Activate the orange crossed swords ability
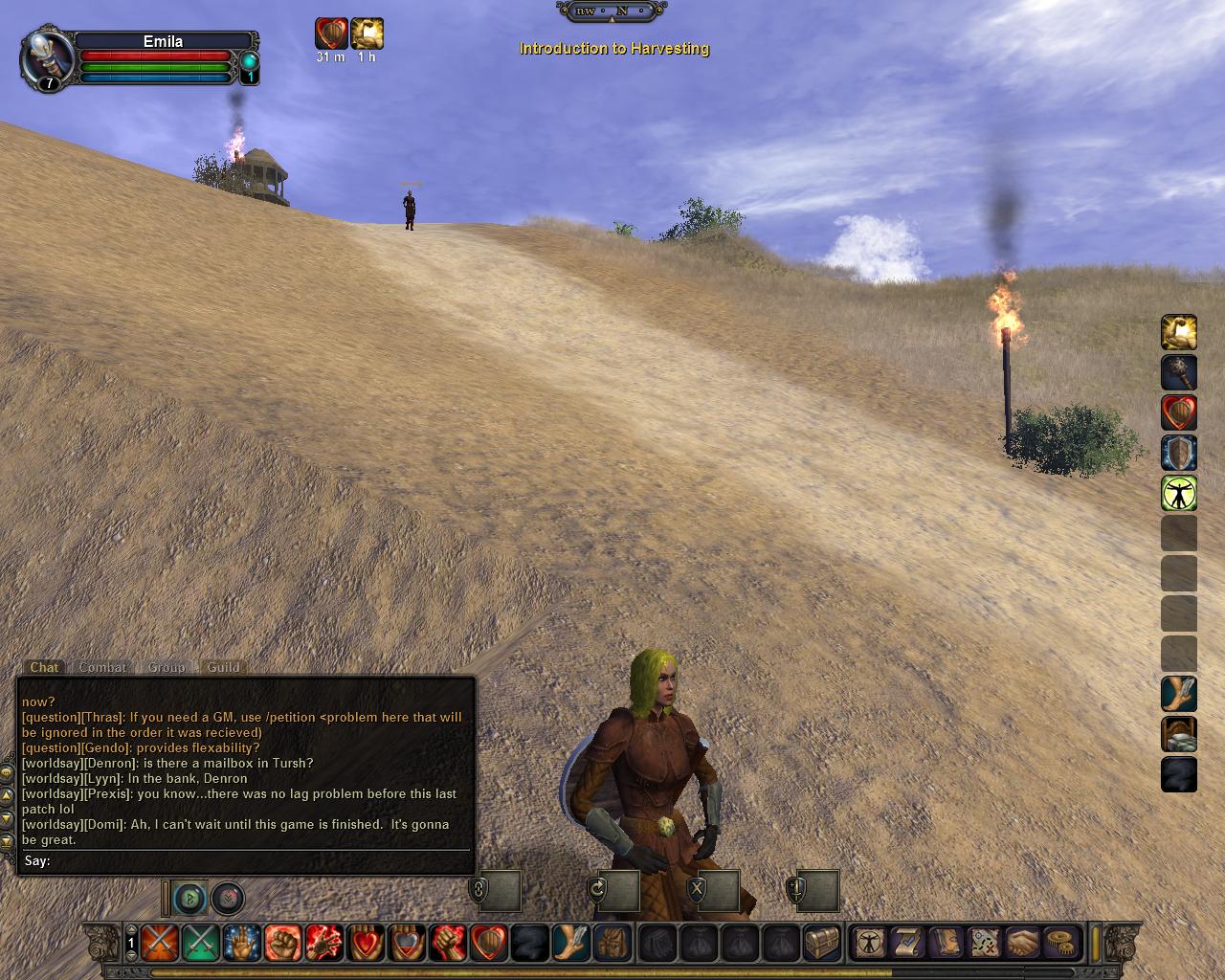 159,943
